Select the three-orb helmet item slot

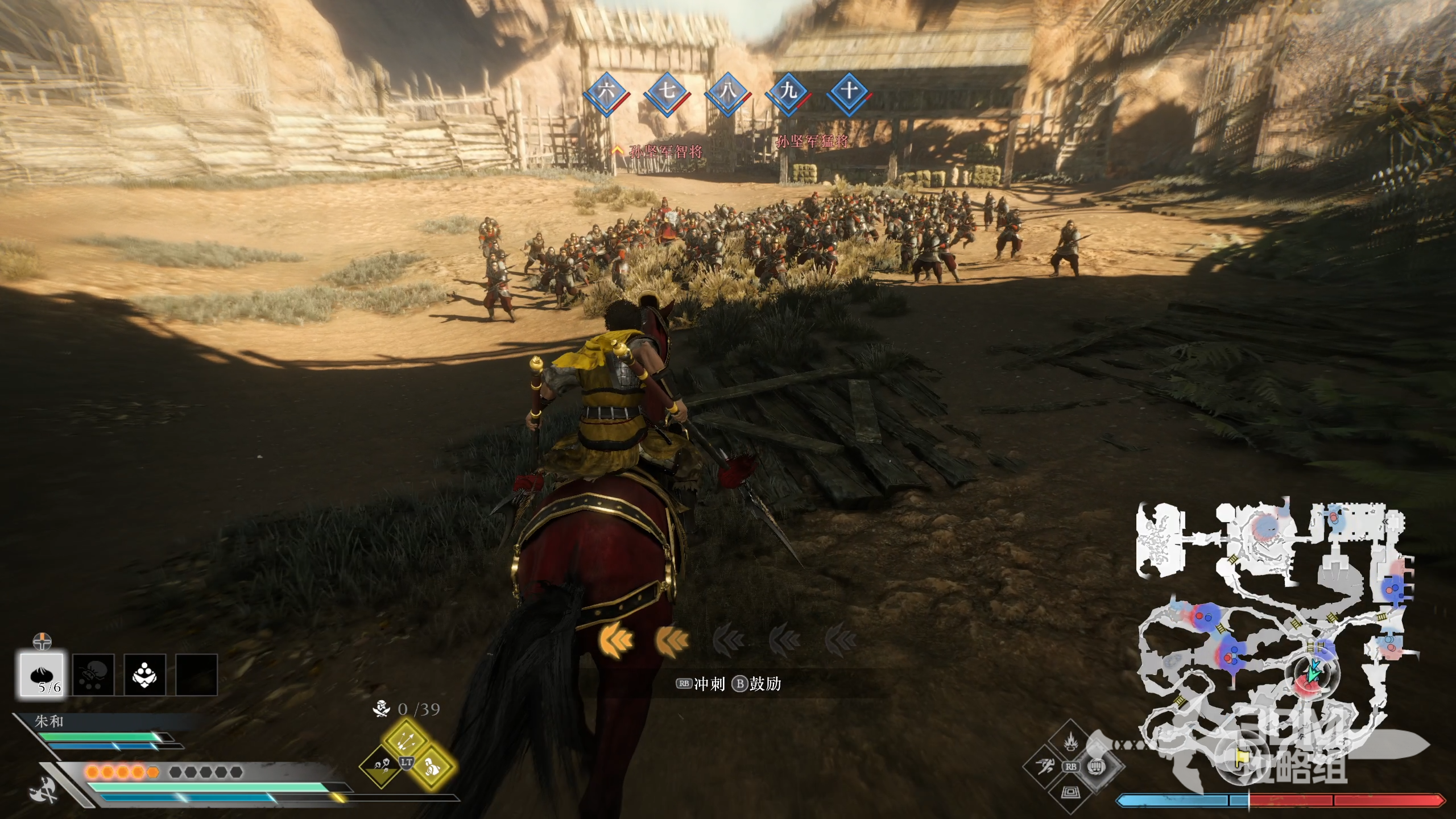point(144,675)
